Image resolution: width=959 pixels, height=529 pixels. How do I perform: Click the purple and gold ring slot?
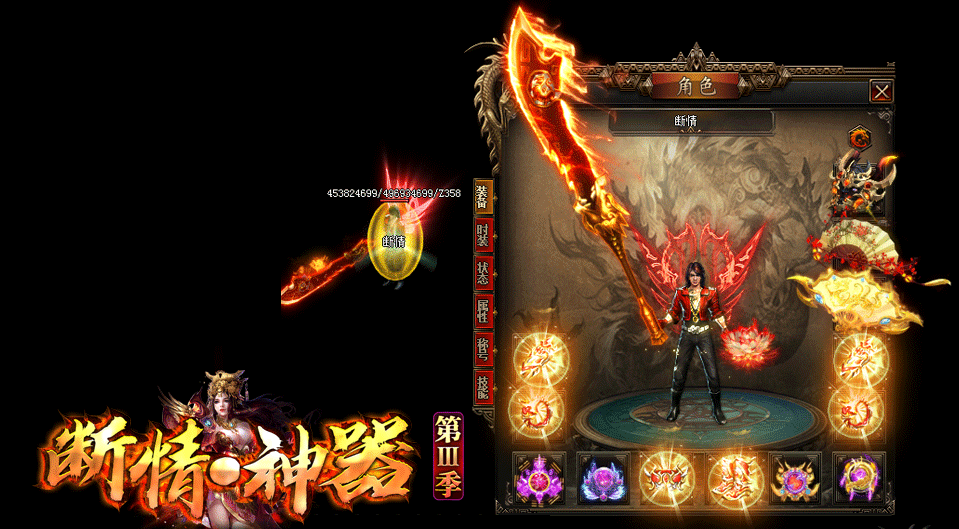pos(859,478)
